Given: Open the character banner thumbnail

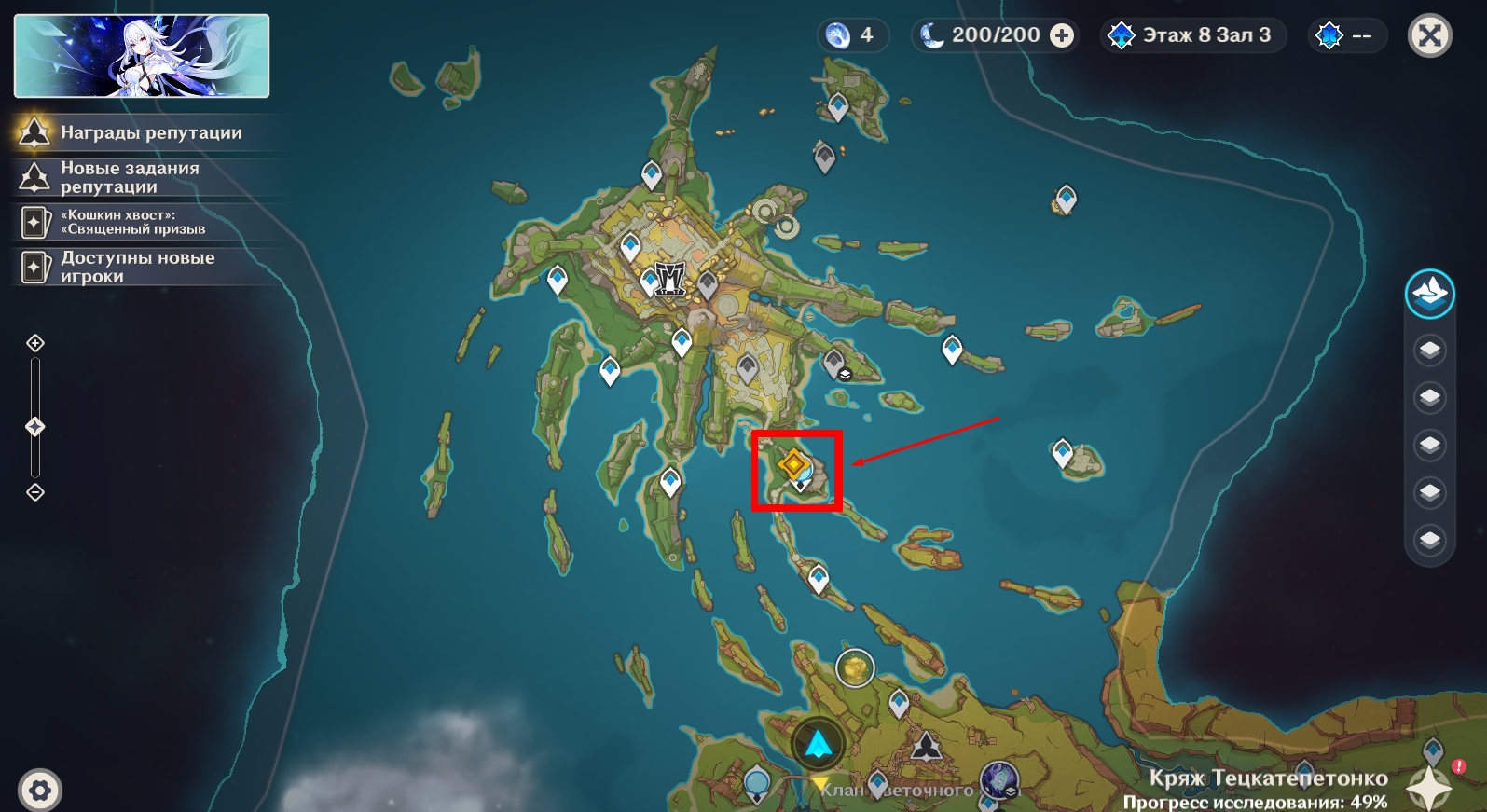Looking at the screenshot, I should coord(142,56).
